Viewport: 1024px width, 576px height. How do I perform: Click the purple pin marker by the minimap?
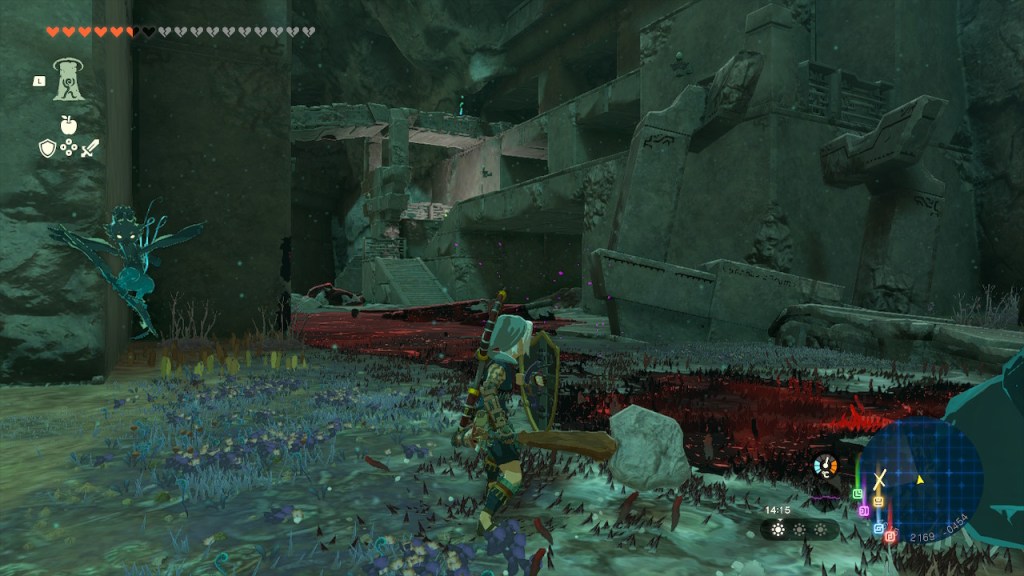point(864,510)
